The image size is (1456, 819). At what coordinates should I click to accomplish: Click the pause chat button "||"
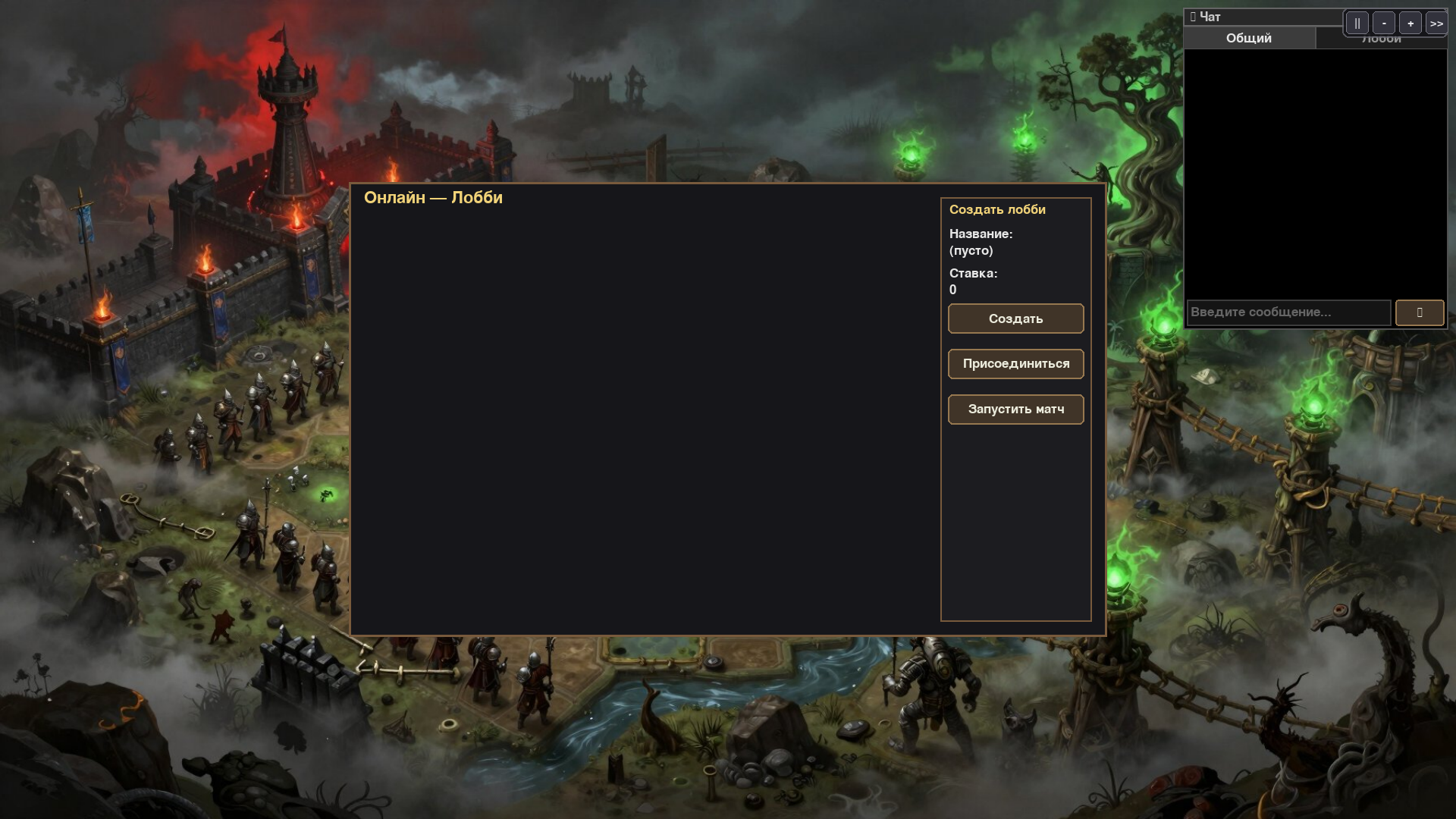[1357, 23]
